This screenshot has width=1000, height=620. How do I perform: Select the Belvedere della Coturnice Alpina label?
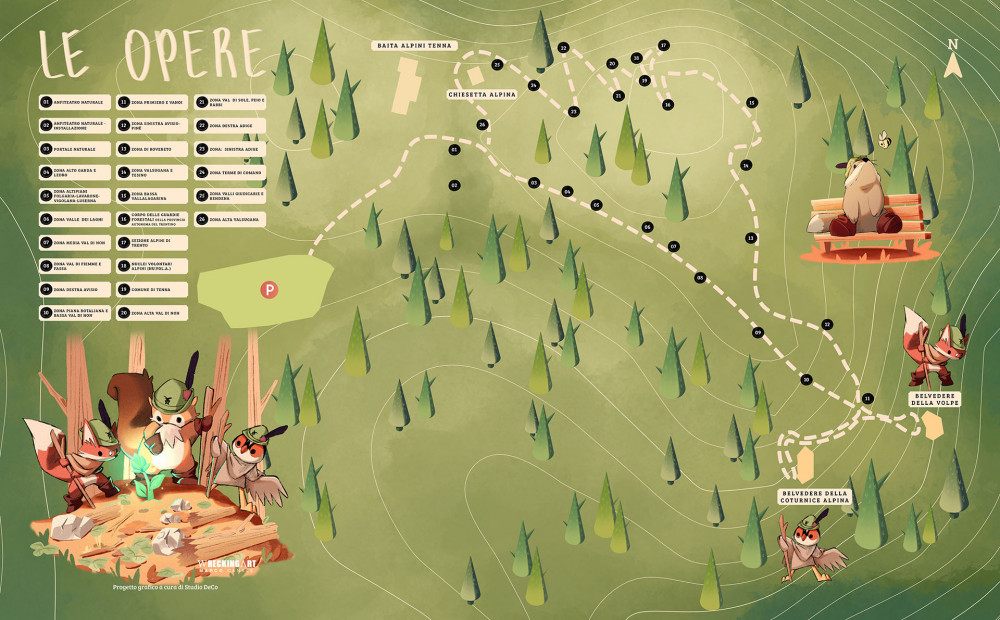click(x=813, y=497)
